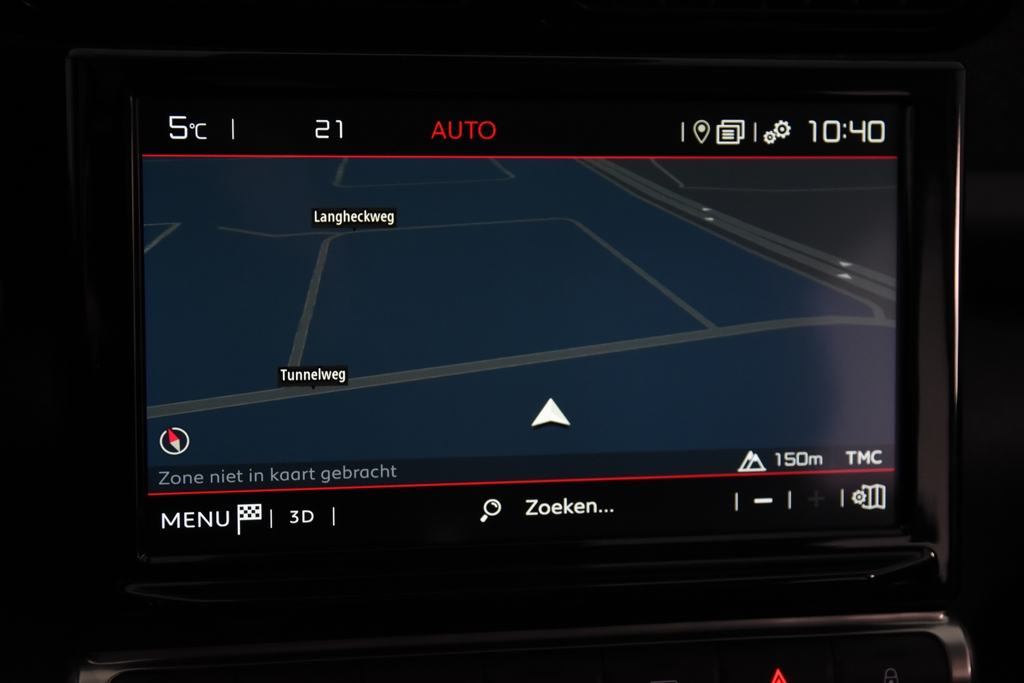Zoom out the map with minus button
Image resolution: width=1024 pixels, height=683 pixels.
pos(763,500)
